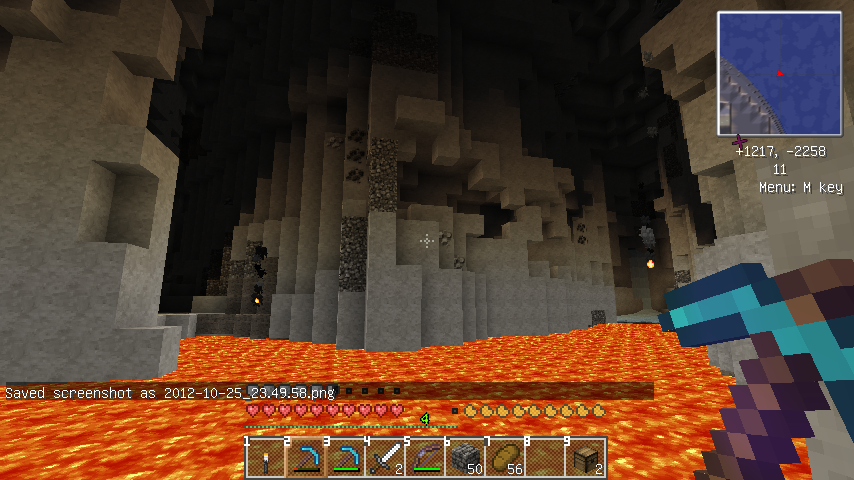Choose the diamond pickaxe in slot 3
This screenshot has height=480, width=854.
(x=346, y=458)
